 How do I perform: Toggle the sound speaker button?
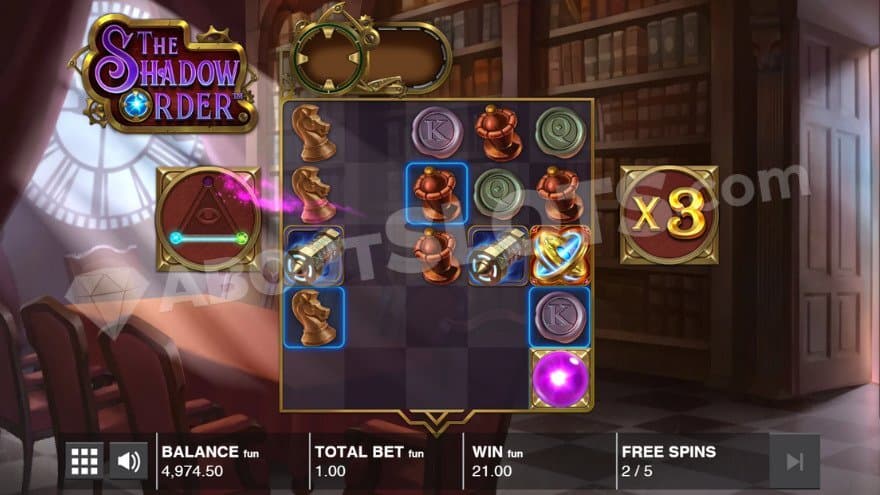click(128, 461)
